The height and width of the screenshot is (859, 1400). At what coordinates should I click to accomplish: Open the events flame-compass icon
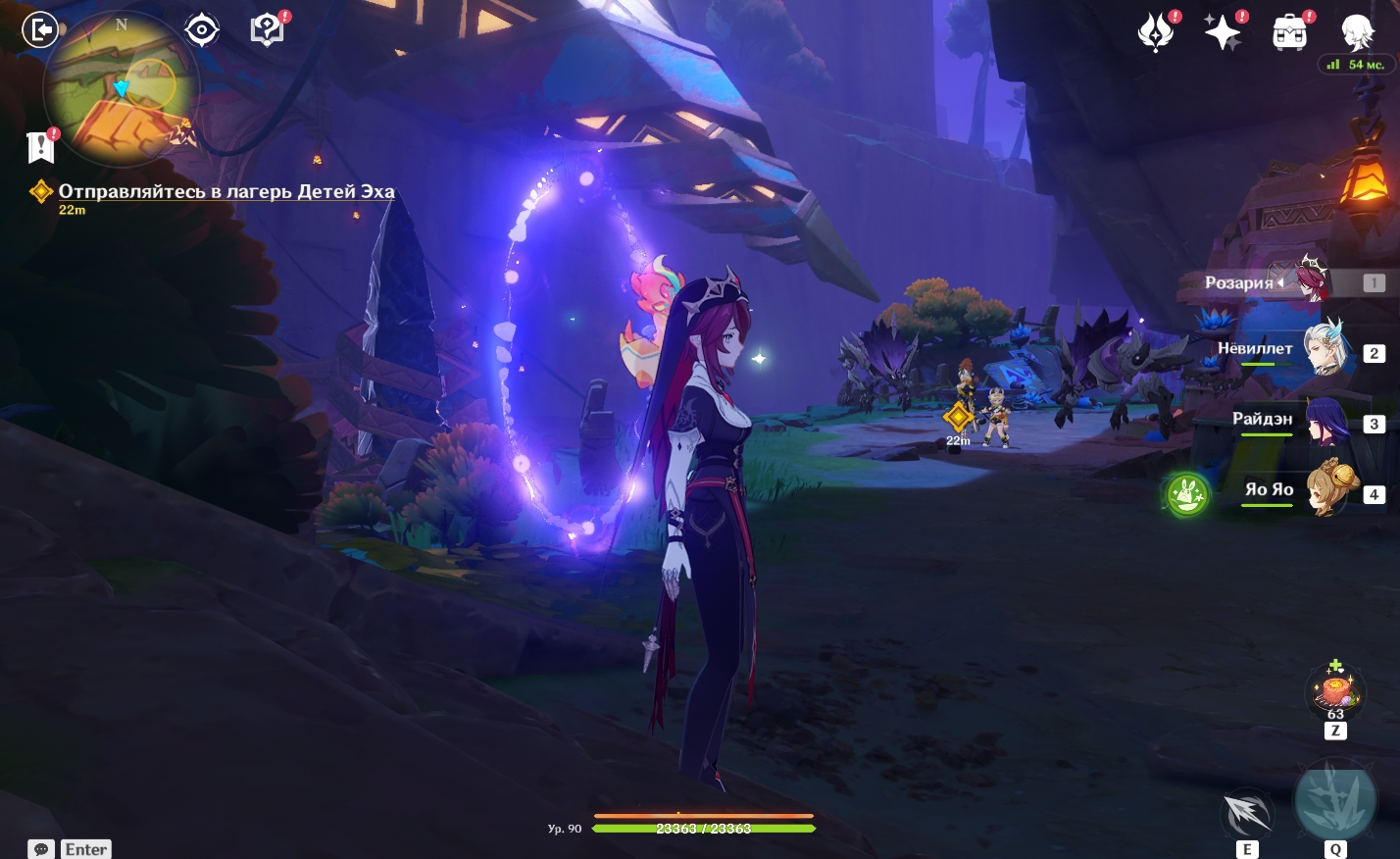click(1156, 33)
